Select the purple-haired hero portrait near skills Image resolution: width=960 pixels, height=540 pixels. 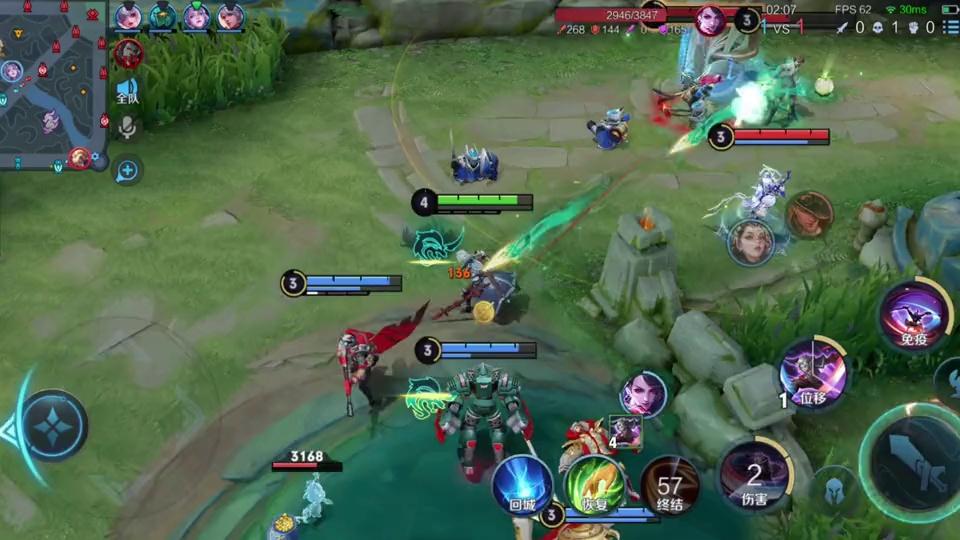pyautogui.click(x=642, y=393)
